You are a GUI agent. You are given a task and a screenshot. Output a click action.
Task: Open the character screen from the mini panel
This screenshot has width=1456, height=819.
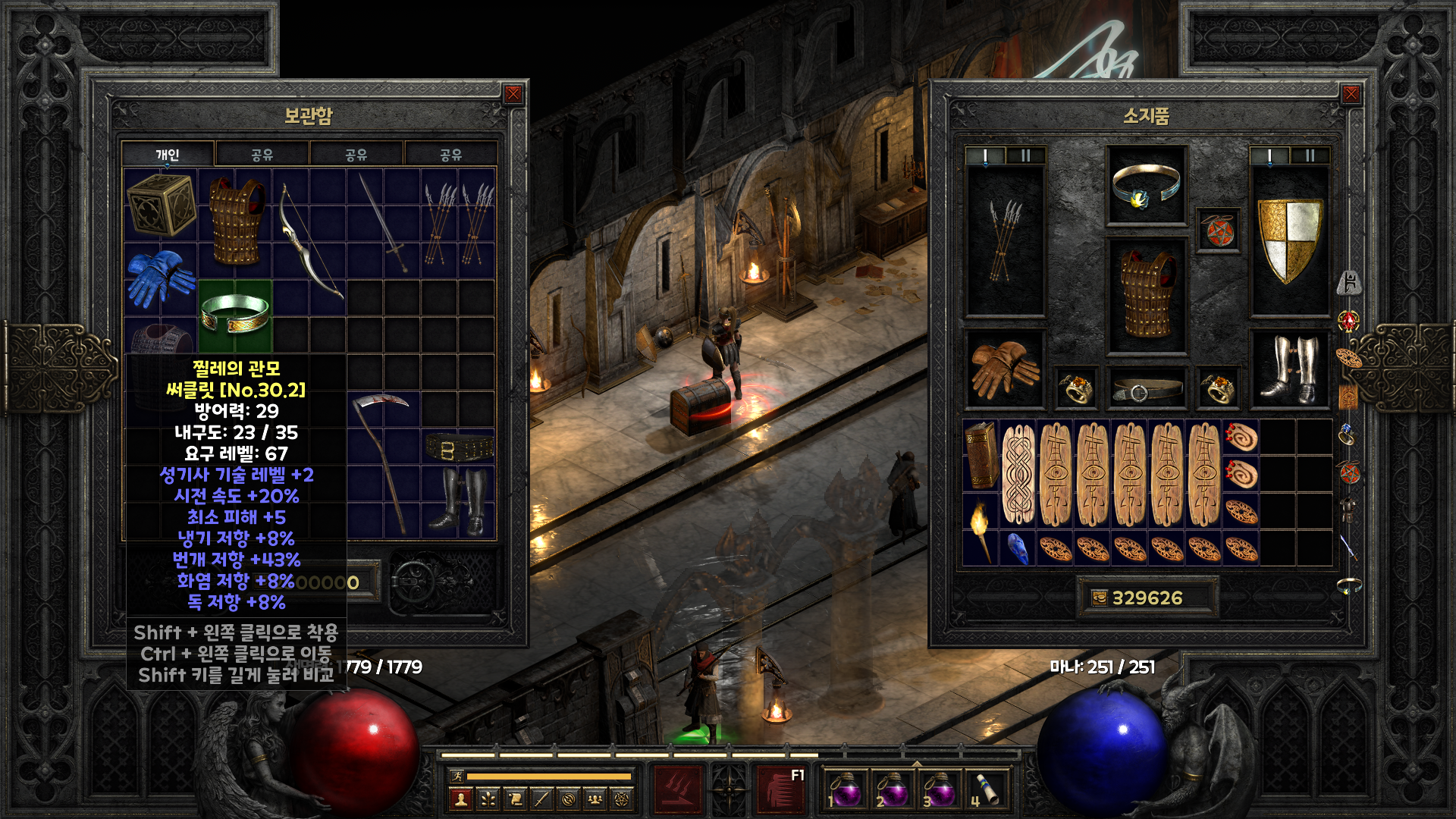pos(461,799)
